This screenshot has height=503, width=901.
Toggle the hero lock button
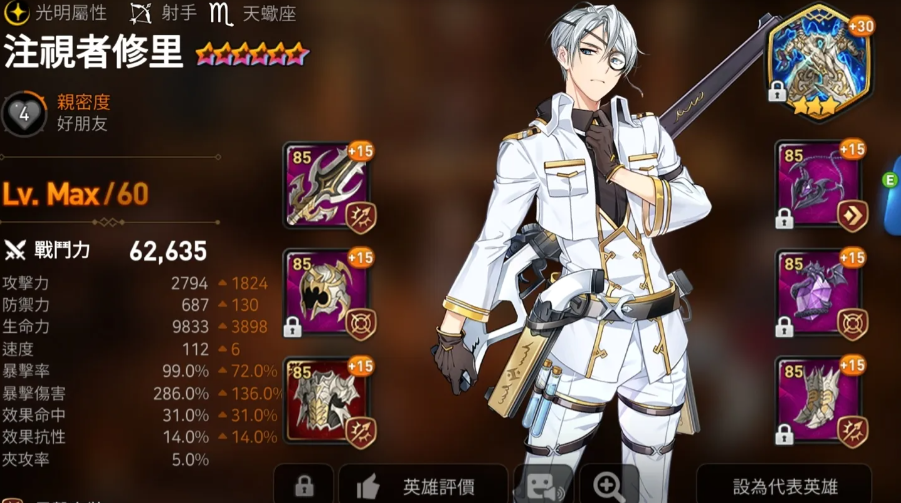302,485
